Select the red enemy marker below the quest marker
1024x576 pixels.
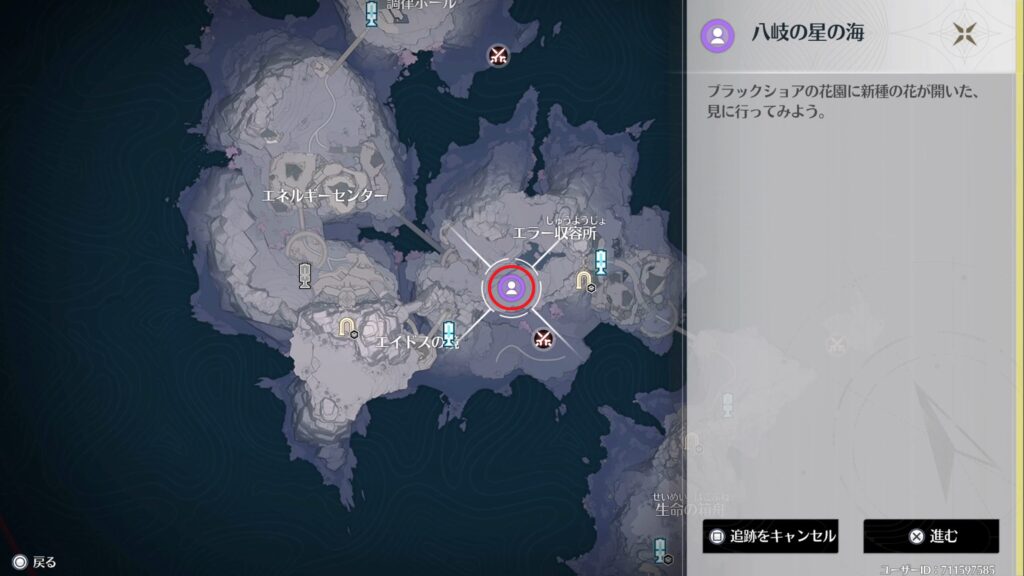point(543,339)
